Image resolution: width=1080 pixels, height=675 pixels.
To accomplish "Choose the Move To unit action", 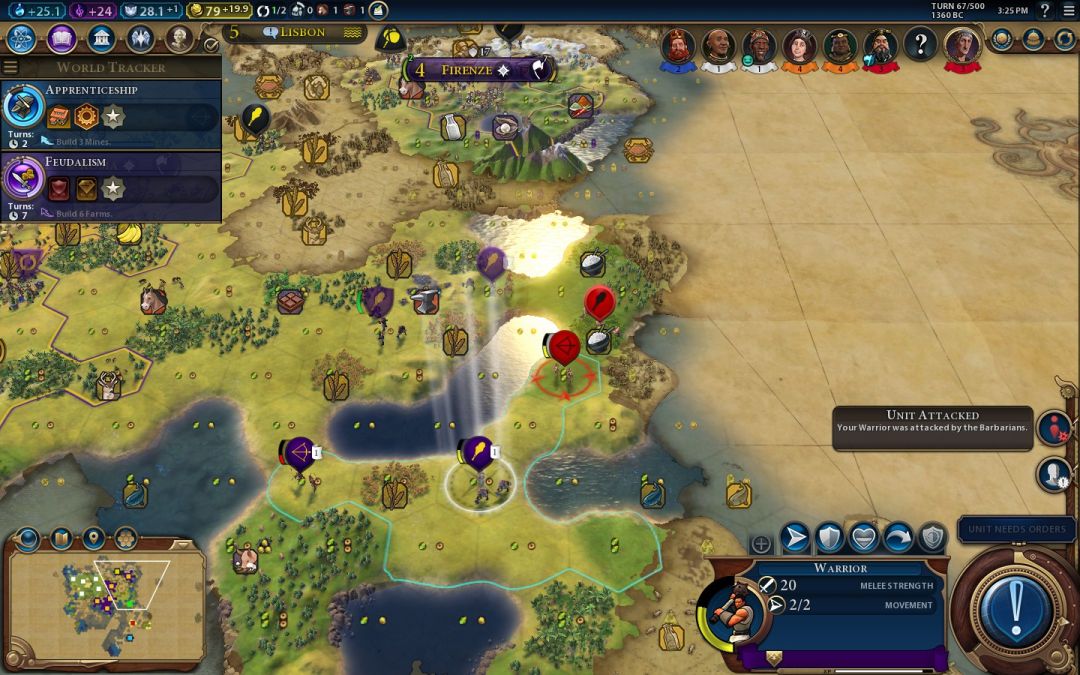I will click(795, 538).
